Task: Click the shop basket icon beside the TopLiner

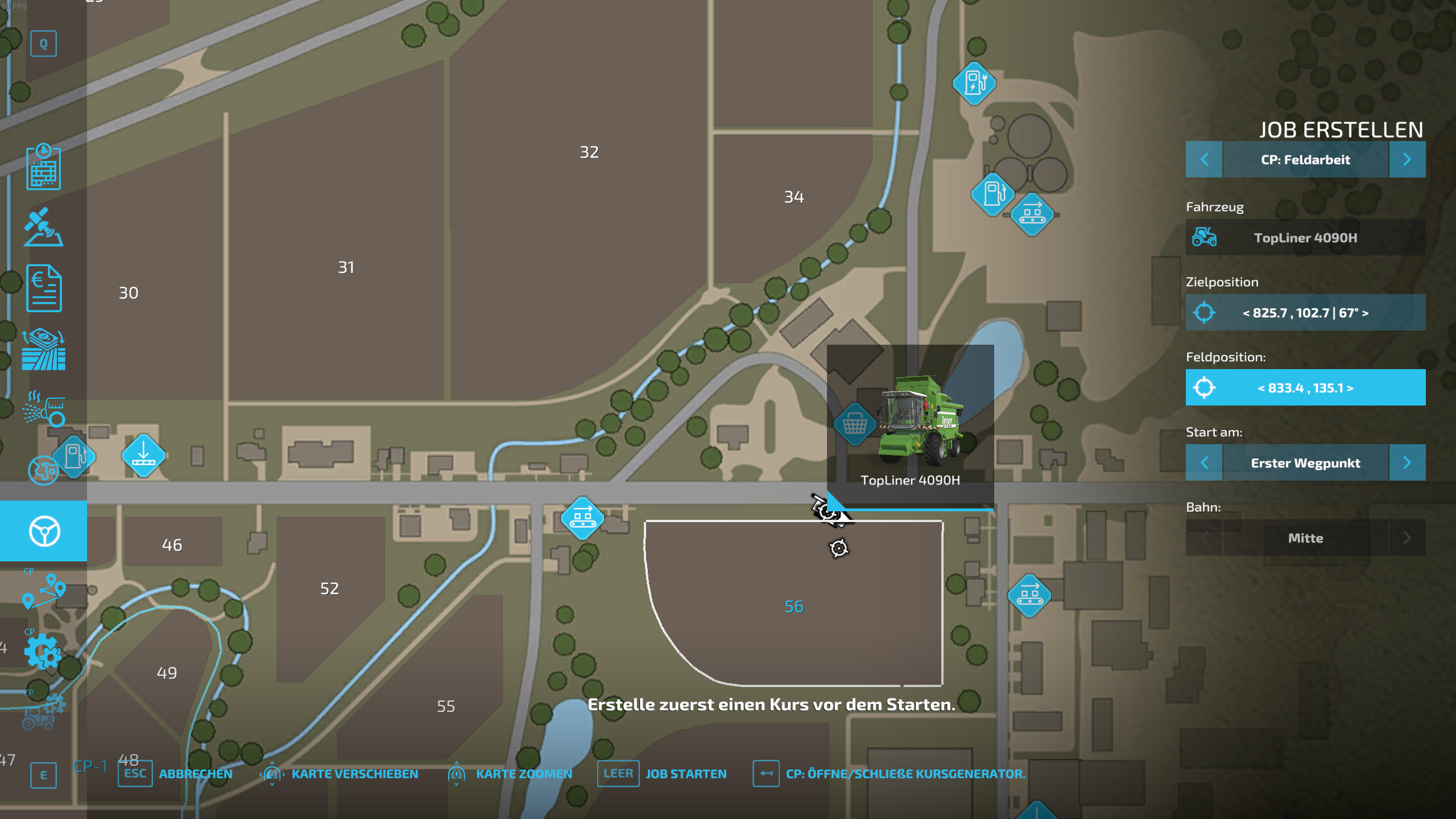Action: (855, 424)
